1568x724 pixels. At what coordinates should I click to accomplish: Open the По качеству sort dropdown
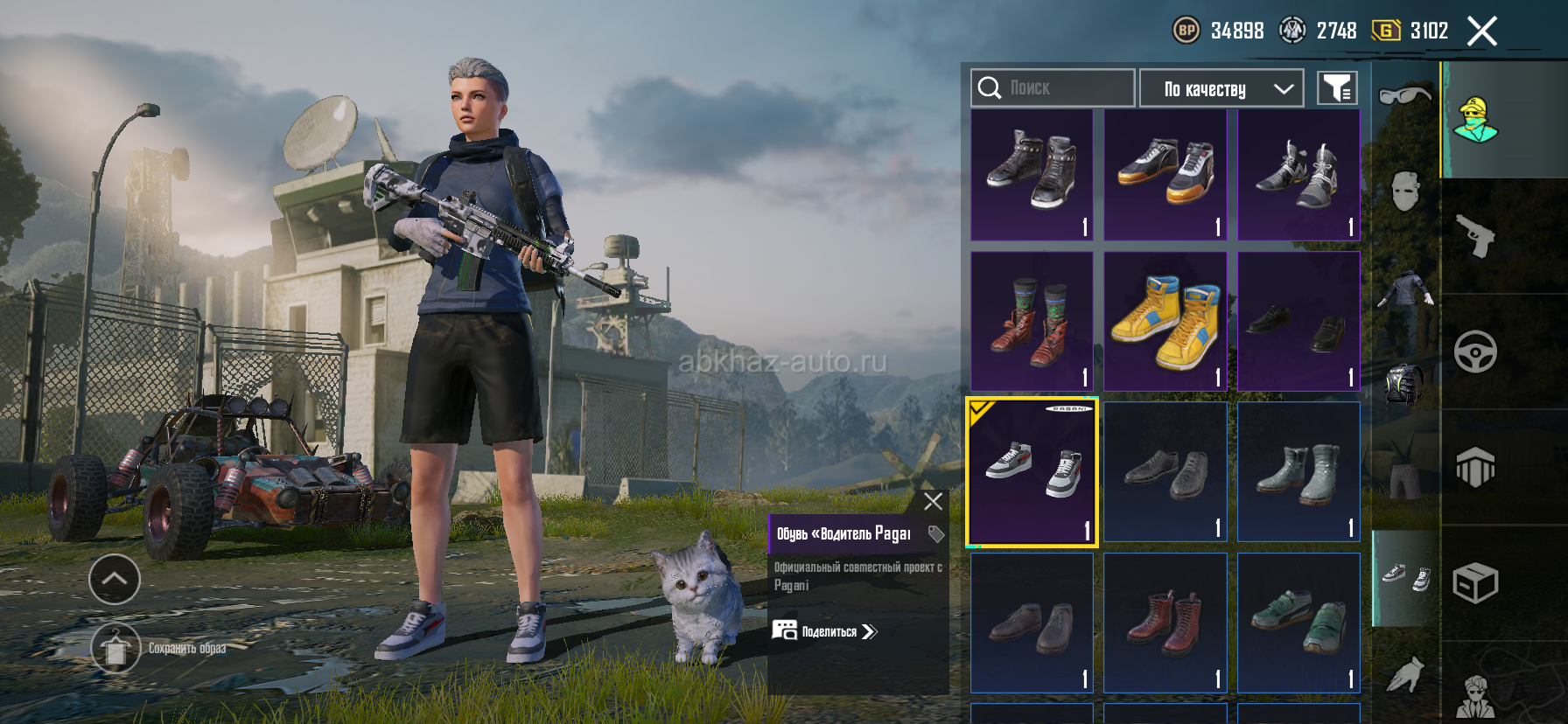1221,88
